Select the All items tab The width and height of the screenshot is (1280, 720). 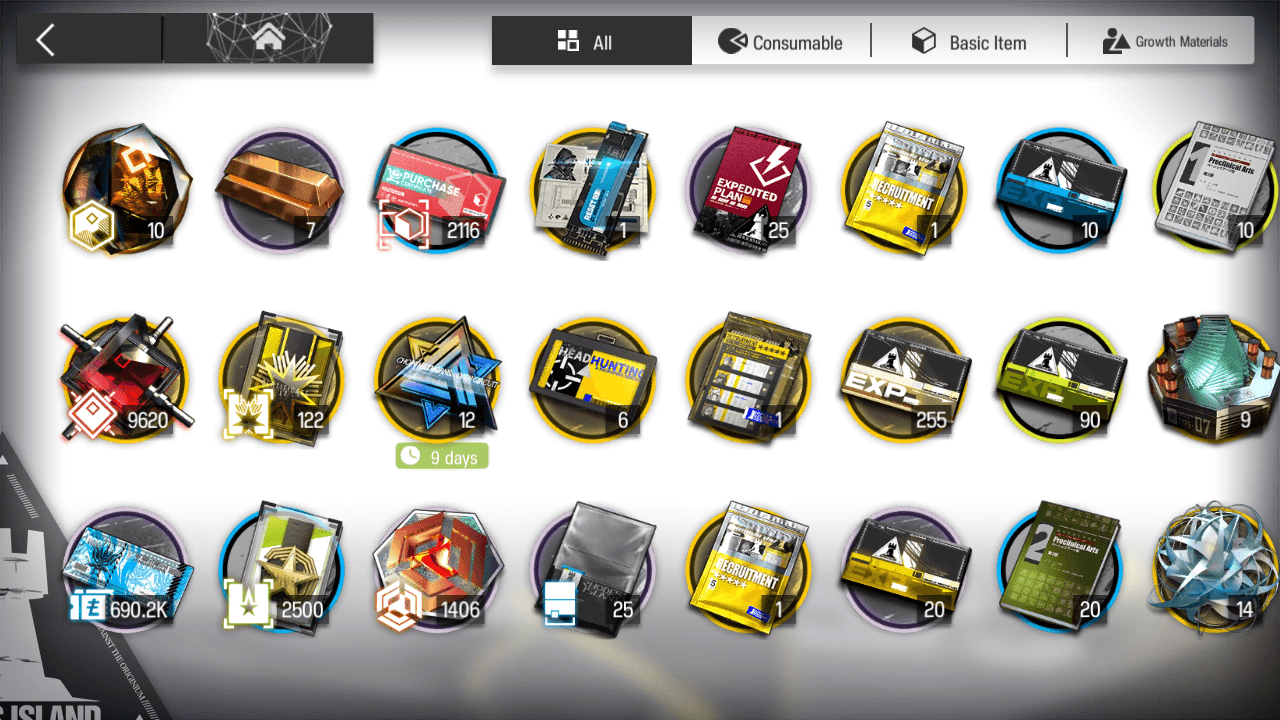coord(590,42)
